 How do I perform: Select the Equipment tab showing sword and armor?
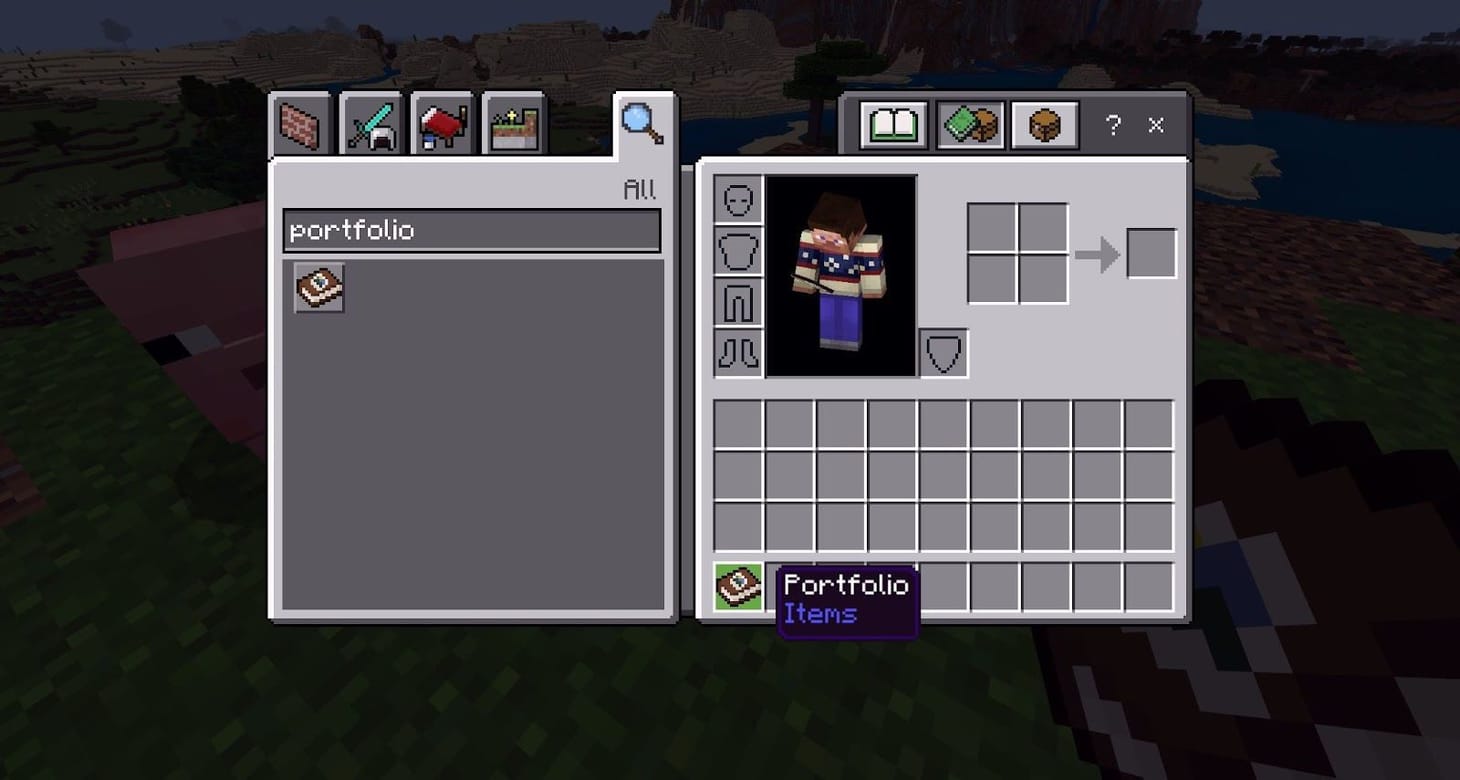click(369, 124)
